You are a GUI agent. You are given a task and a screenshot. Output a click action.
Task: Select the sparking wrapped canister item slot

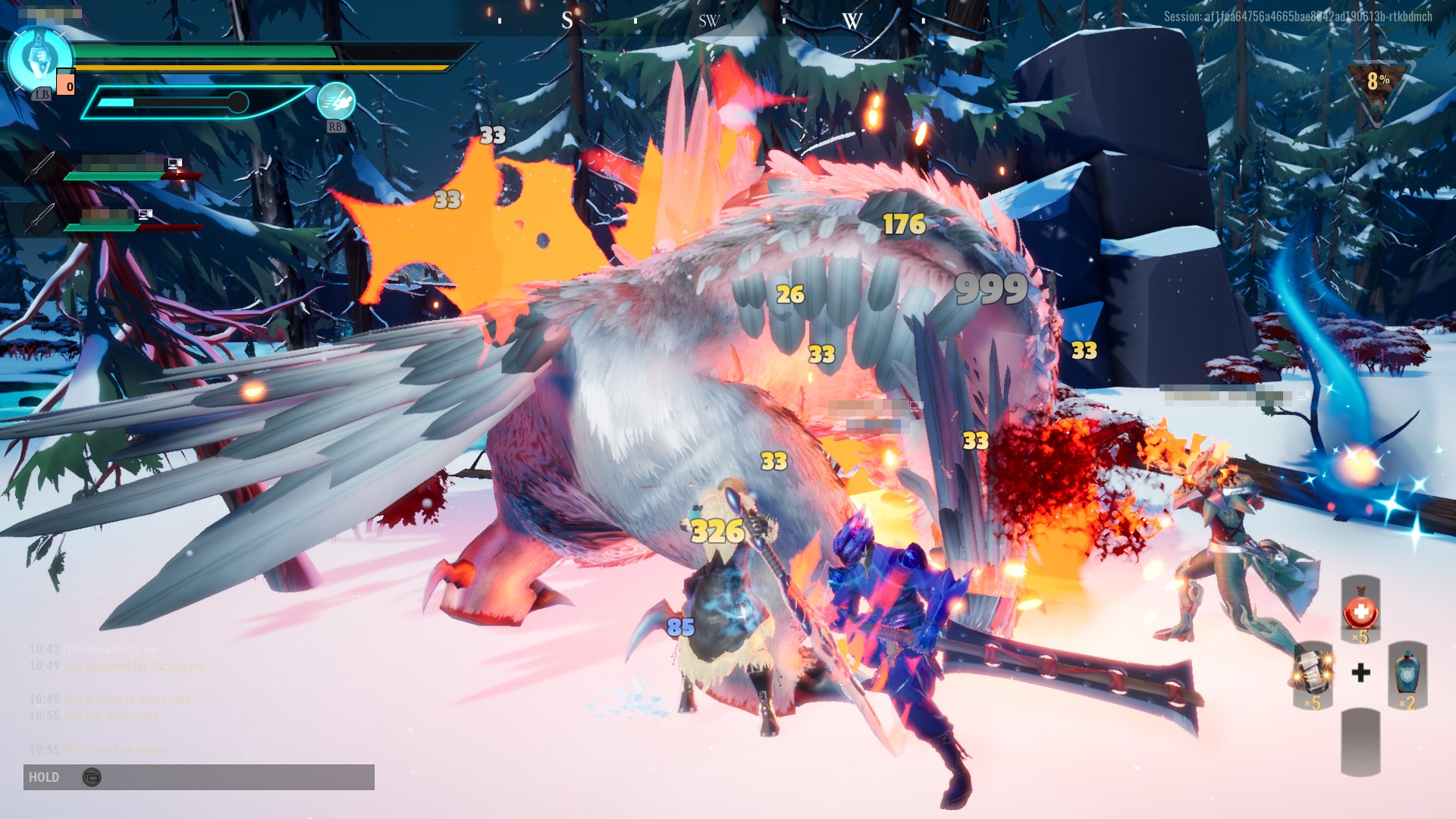[x=1313, y=674]
